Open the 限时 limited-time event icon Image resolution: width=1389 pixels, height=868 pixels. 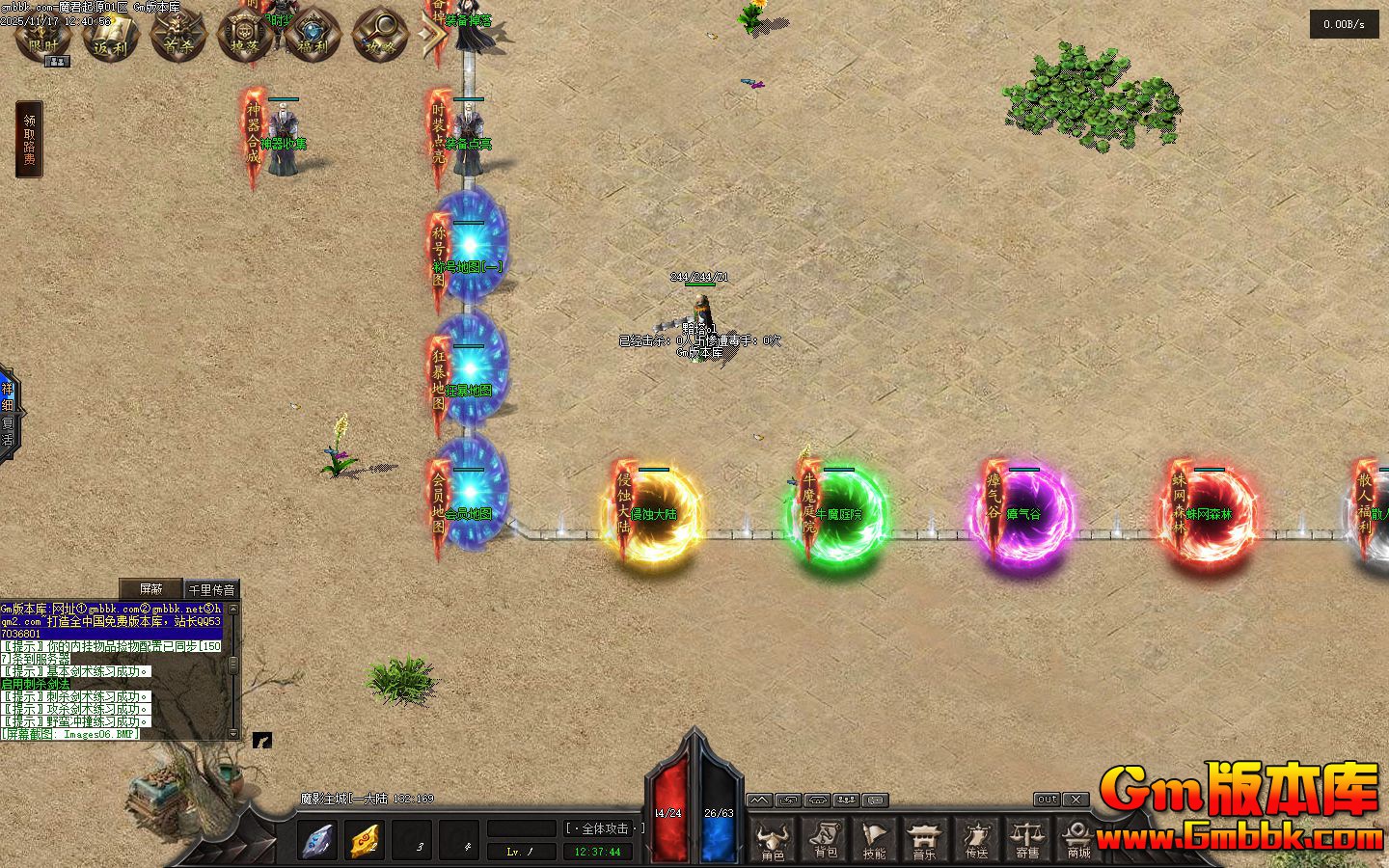pyautogui.click(x=42, y=35)
